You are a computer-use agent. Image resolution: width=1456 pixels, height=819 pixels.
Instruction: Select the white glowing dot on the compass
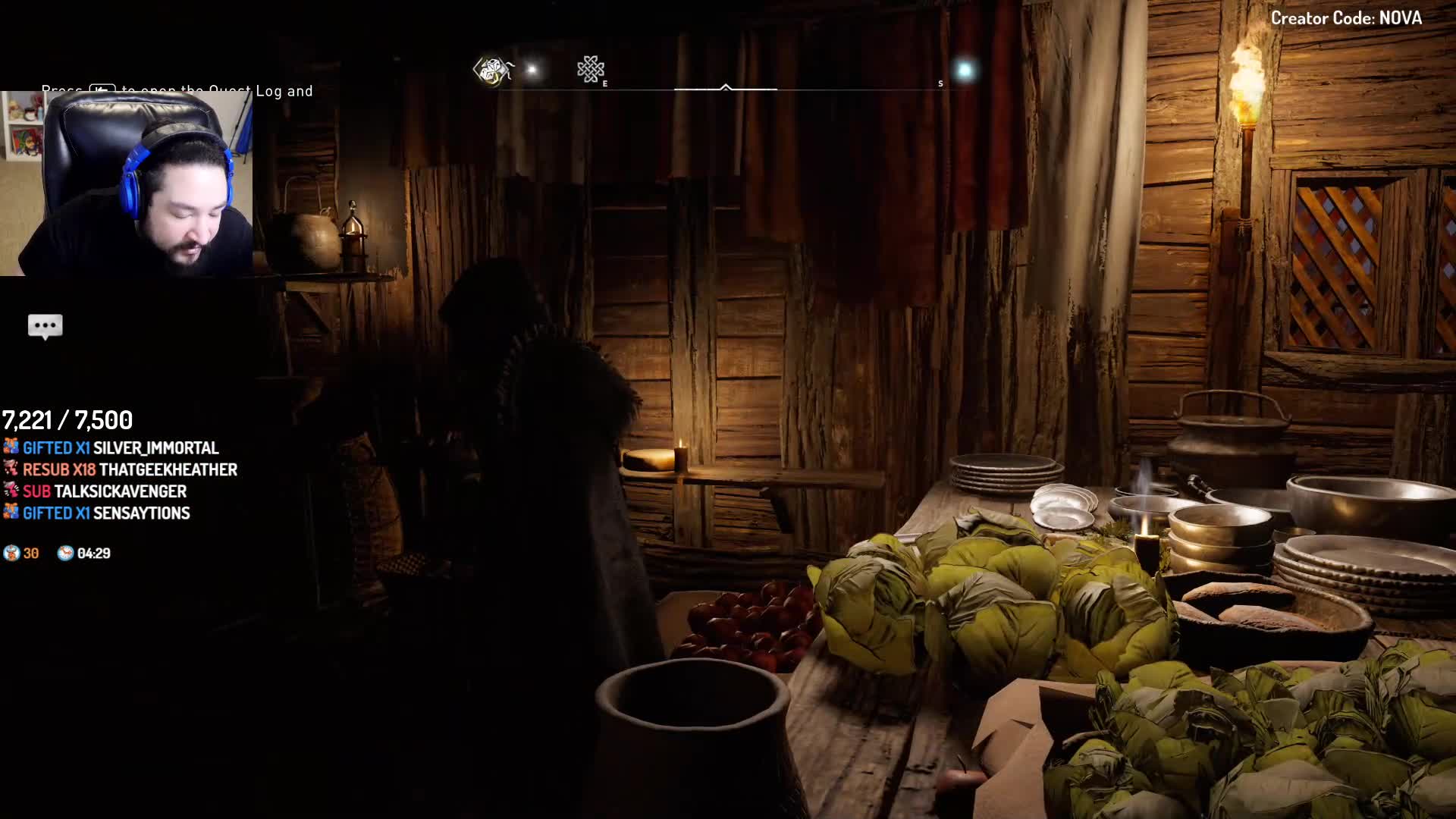(532, 71)
